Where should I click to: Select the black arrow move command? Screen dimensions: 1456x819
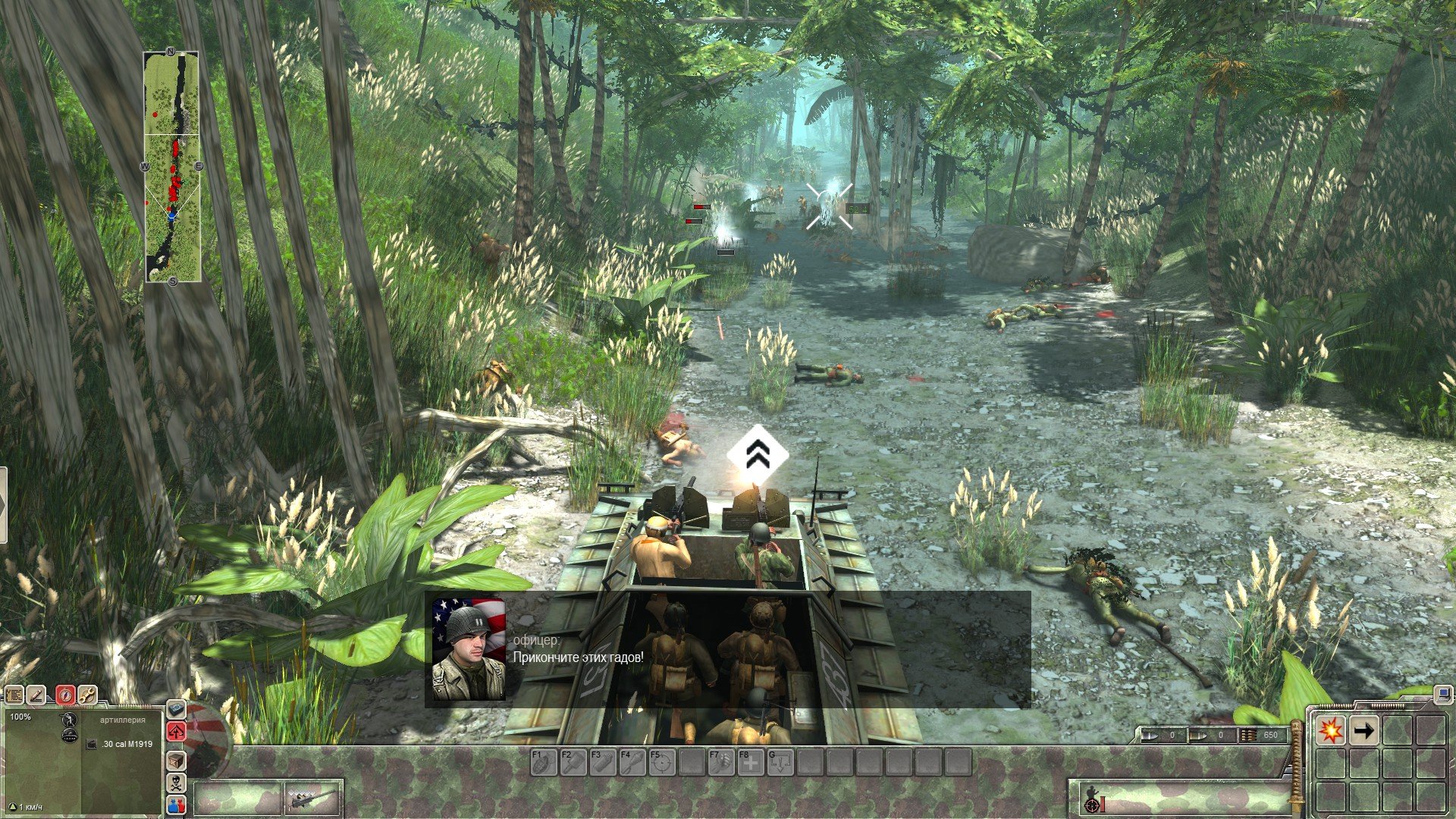[x=1364, y=731]
